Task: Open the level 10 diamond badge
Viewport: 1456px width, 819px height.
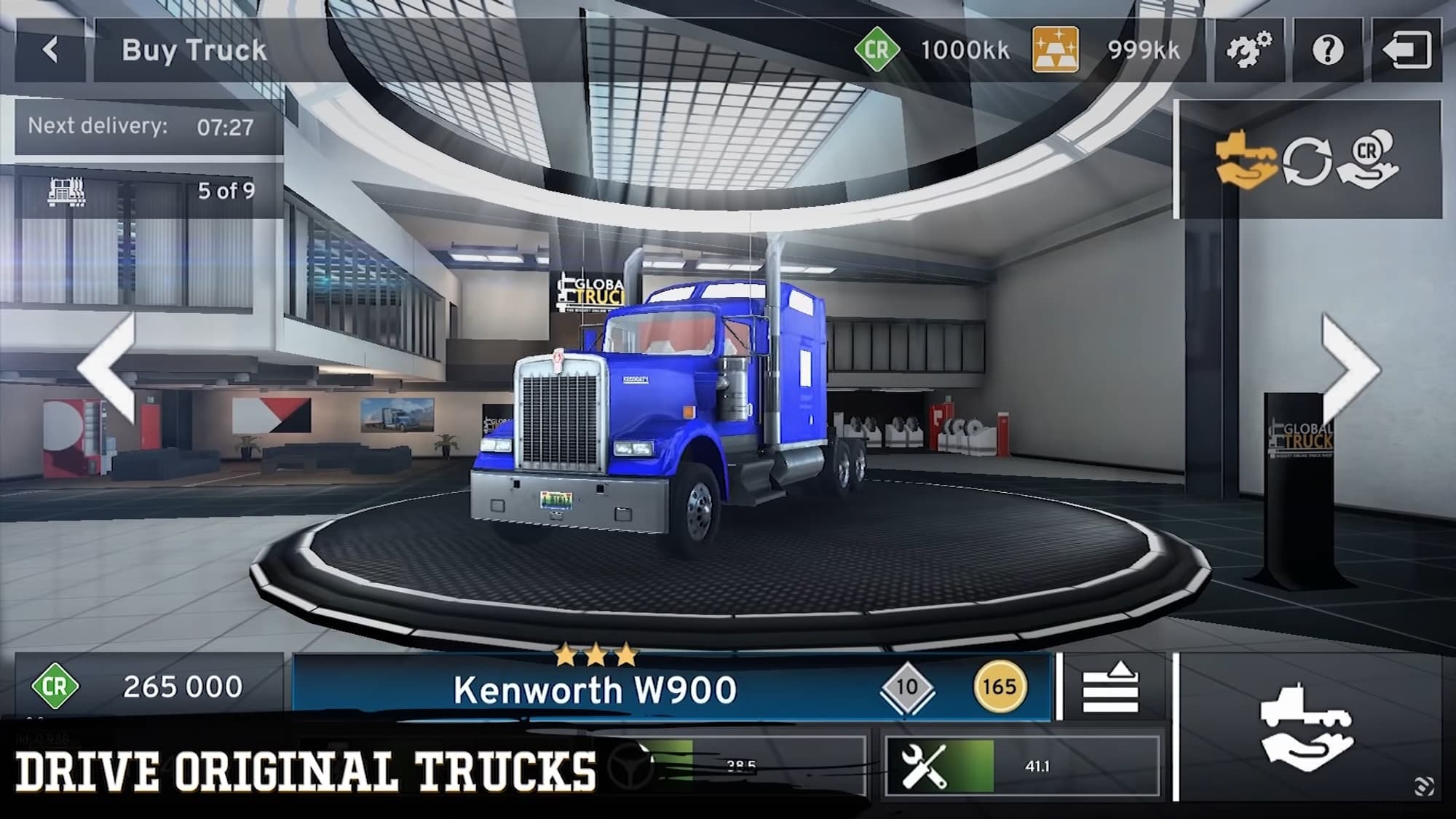Action: pos(908,687)
